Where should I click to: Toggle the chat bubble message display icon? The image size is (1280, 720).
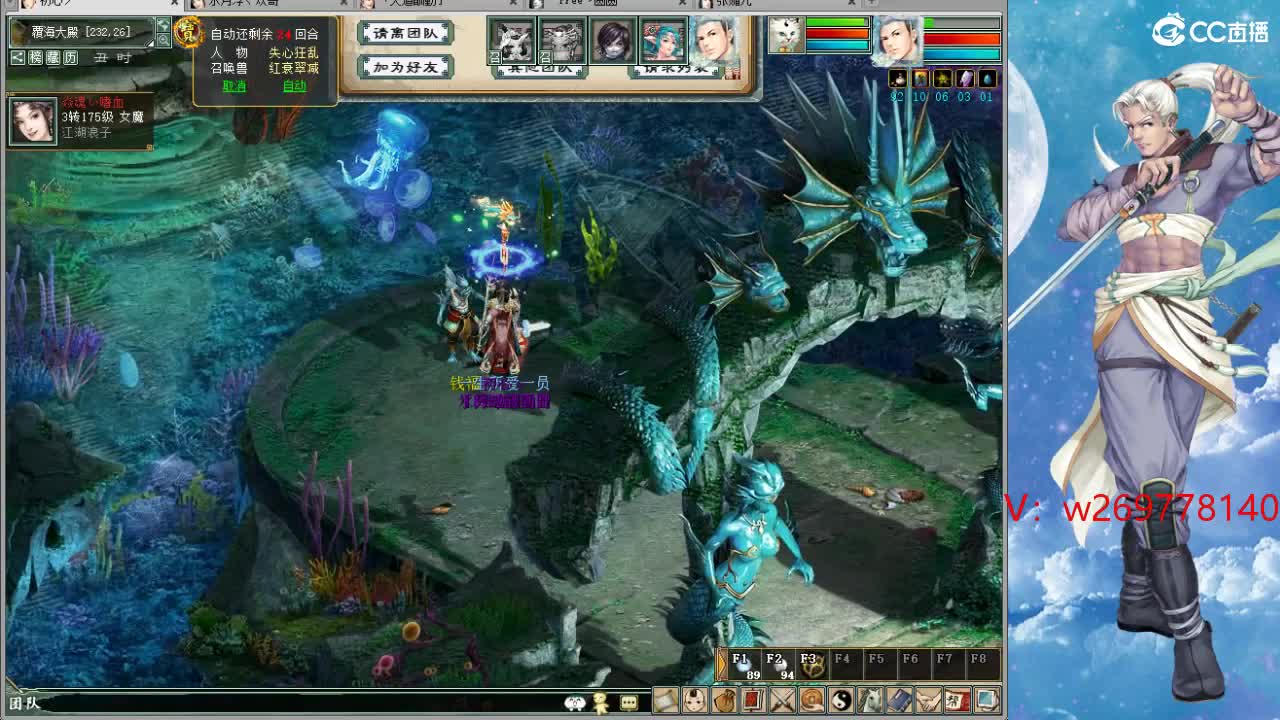[628, 702]
